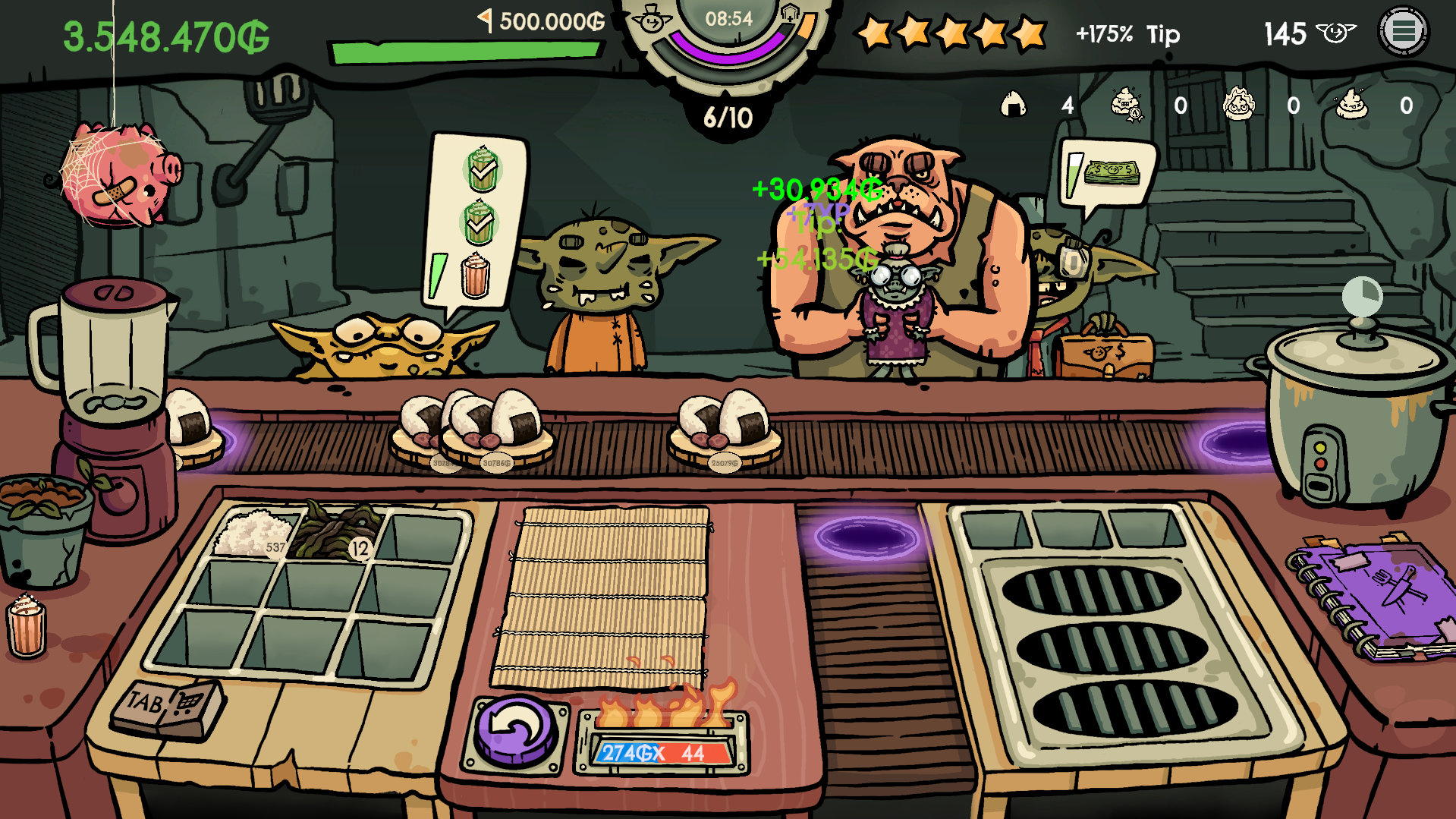
Task: Open the hamburger menu button
Action: (x=1403, y=32)
